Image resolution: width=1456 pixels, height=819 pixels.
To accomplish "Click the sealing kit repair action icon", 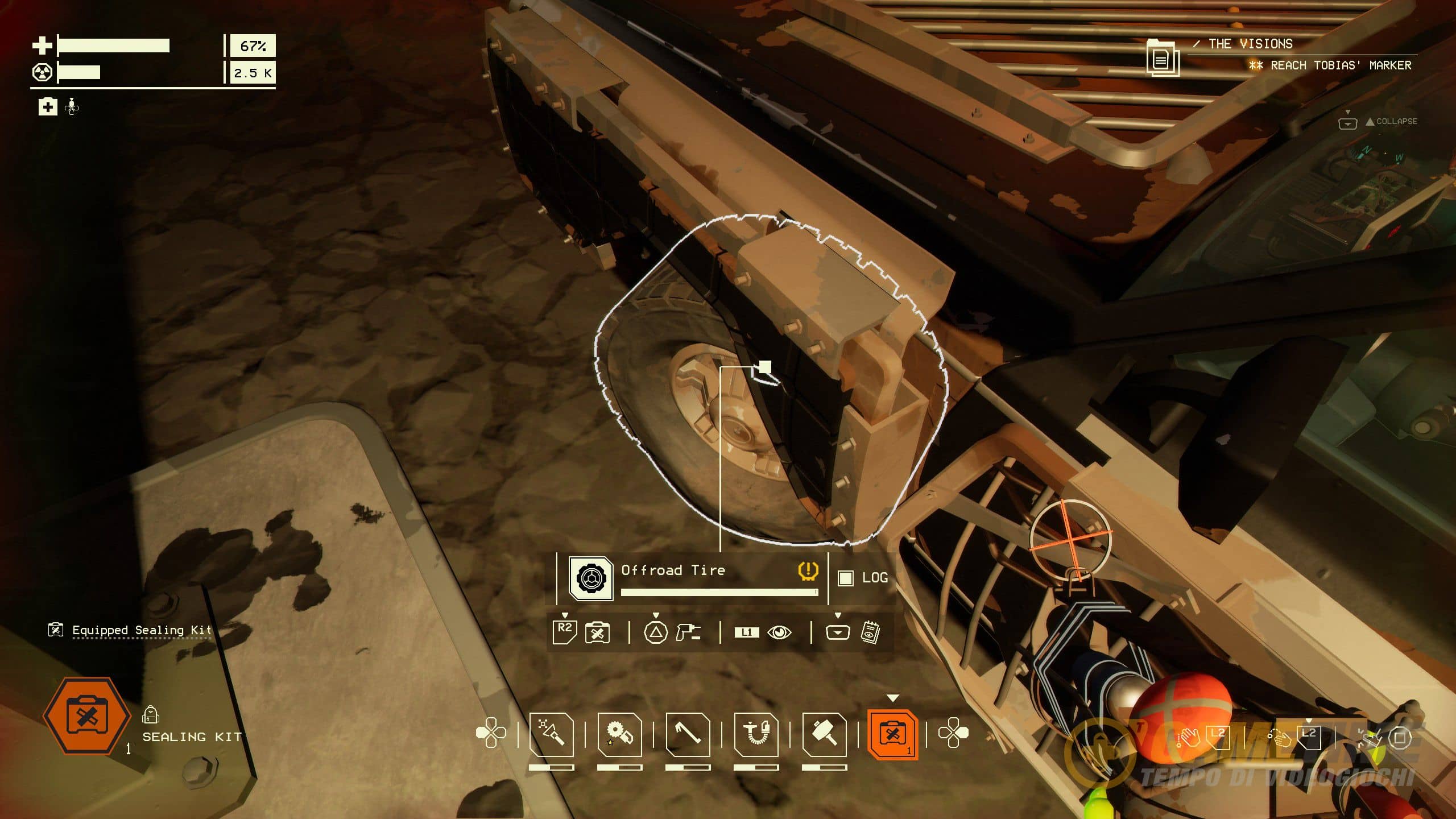I will pyautogui.click(x=597, y=632).
